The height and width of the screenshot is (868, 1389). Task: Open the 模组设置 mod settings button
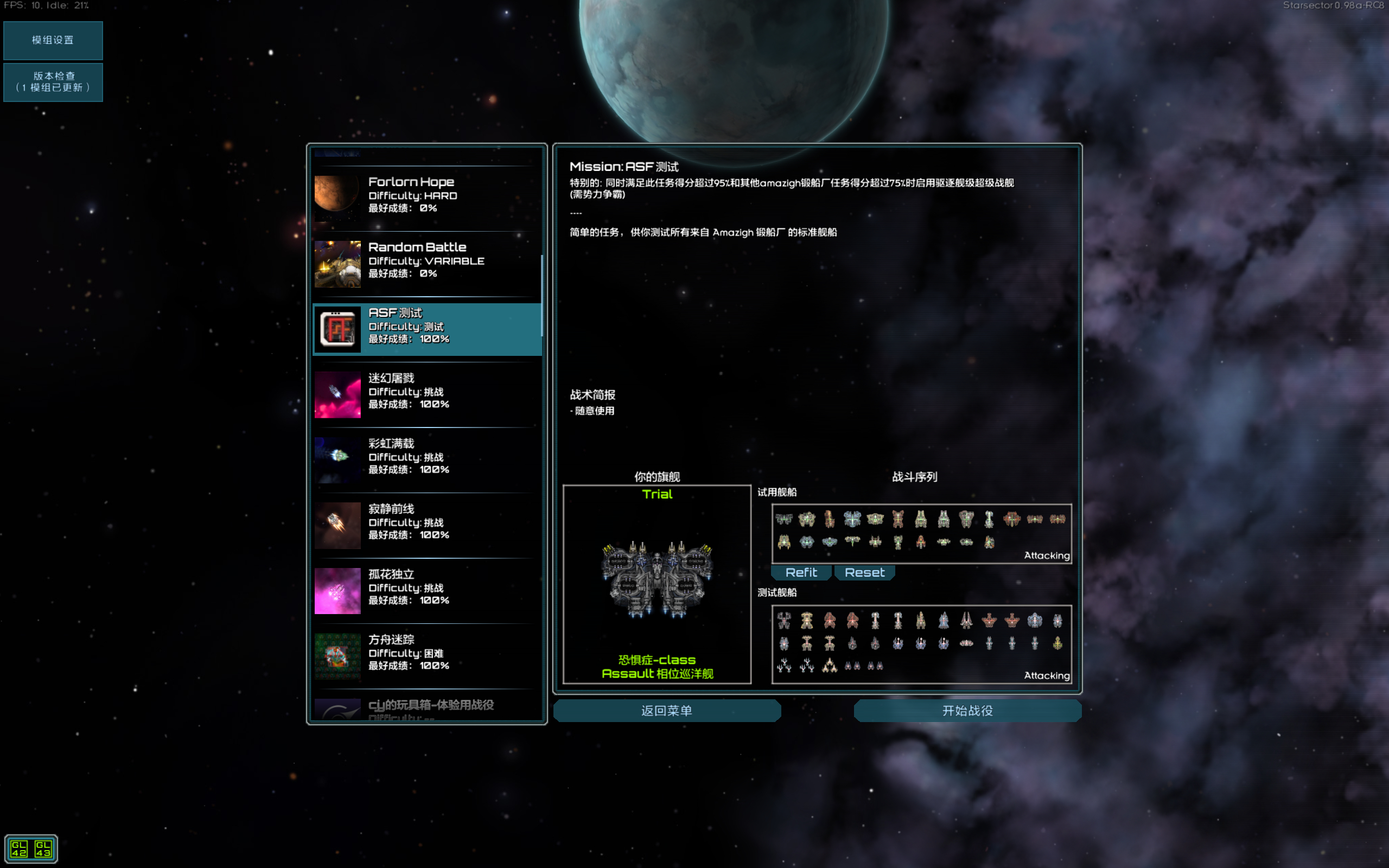(x=53, y=40)
